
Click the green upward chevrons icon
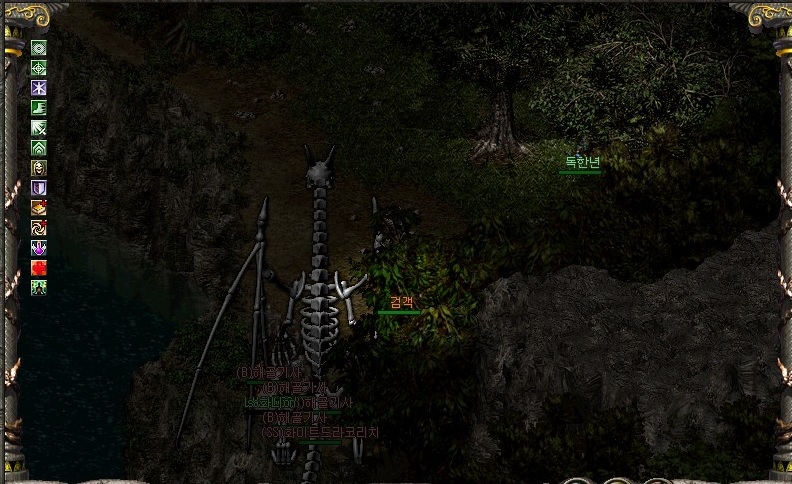[39, 147]
